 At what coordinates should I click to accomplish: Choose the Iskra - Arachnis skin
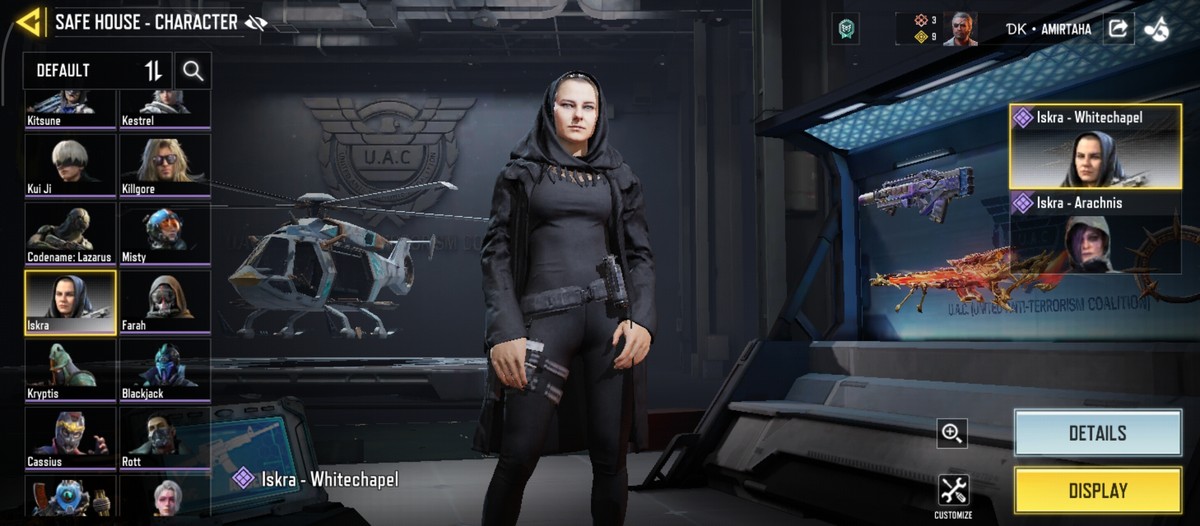tap(1096, 232)
